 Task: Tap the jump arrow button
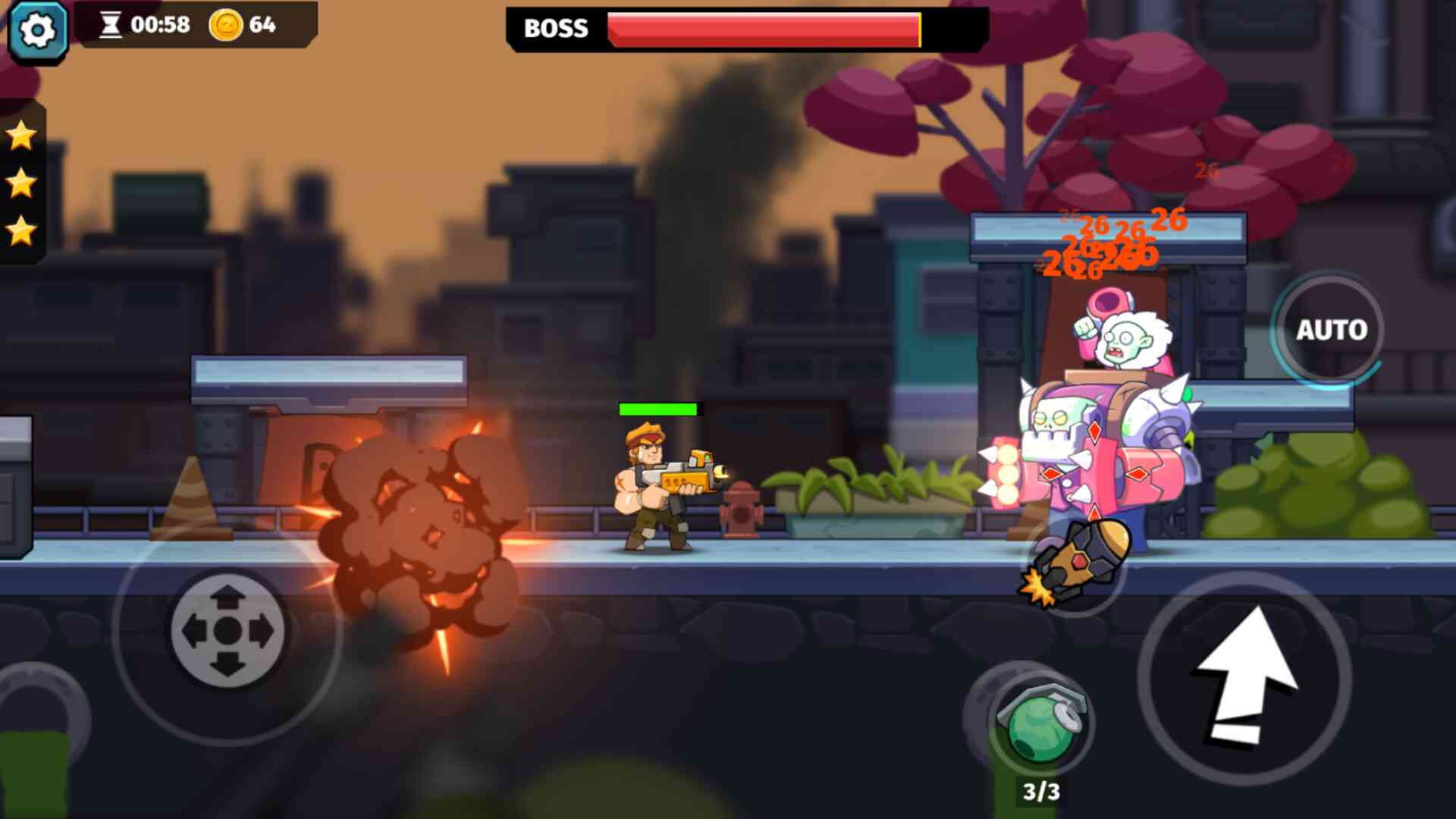click(1244, 677)
